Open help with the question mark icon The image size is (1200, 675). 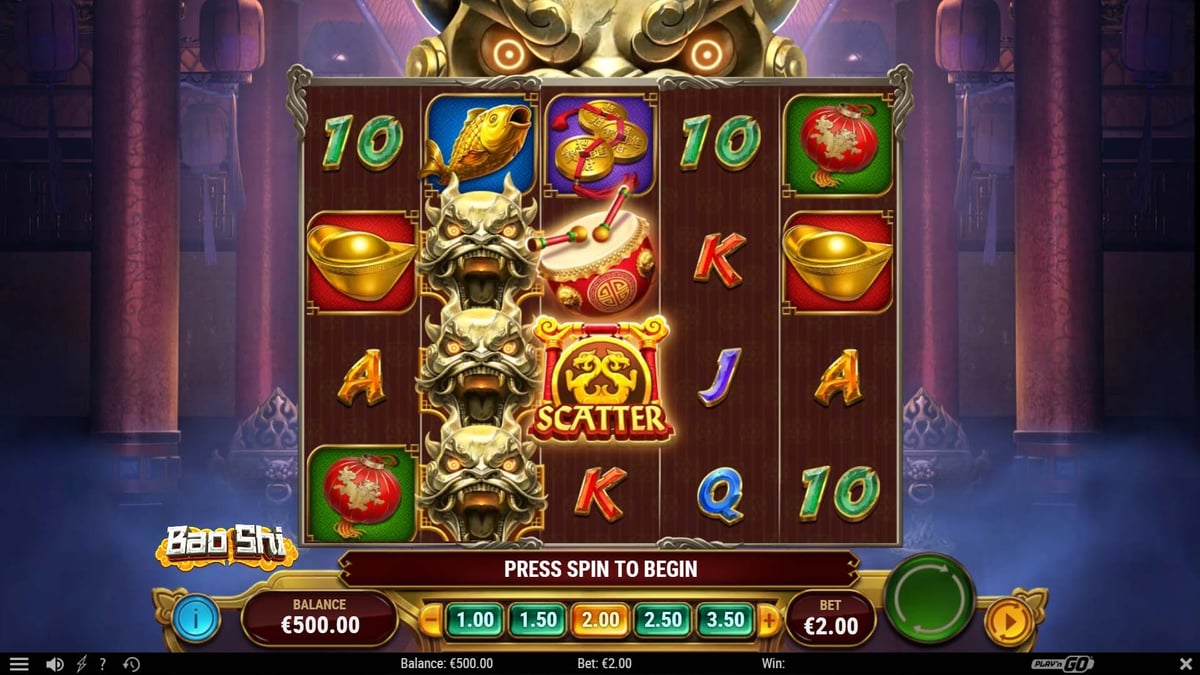[x=103, y=664]
